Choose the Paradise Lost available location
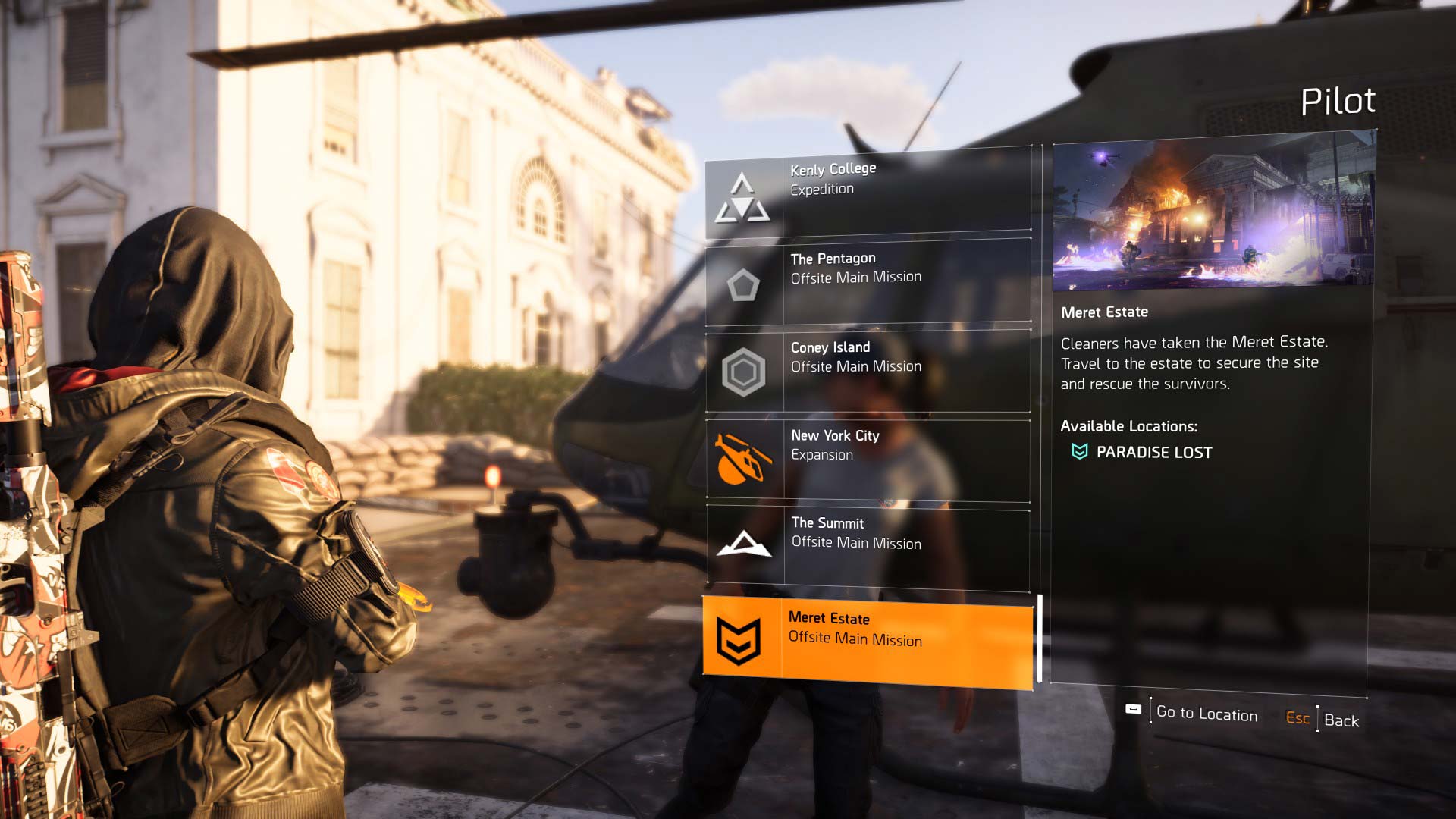This screenshot has height=819, width=1456. [1153, 452]
